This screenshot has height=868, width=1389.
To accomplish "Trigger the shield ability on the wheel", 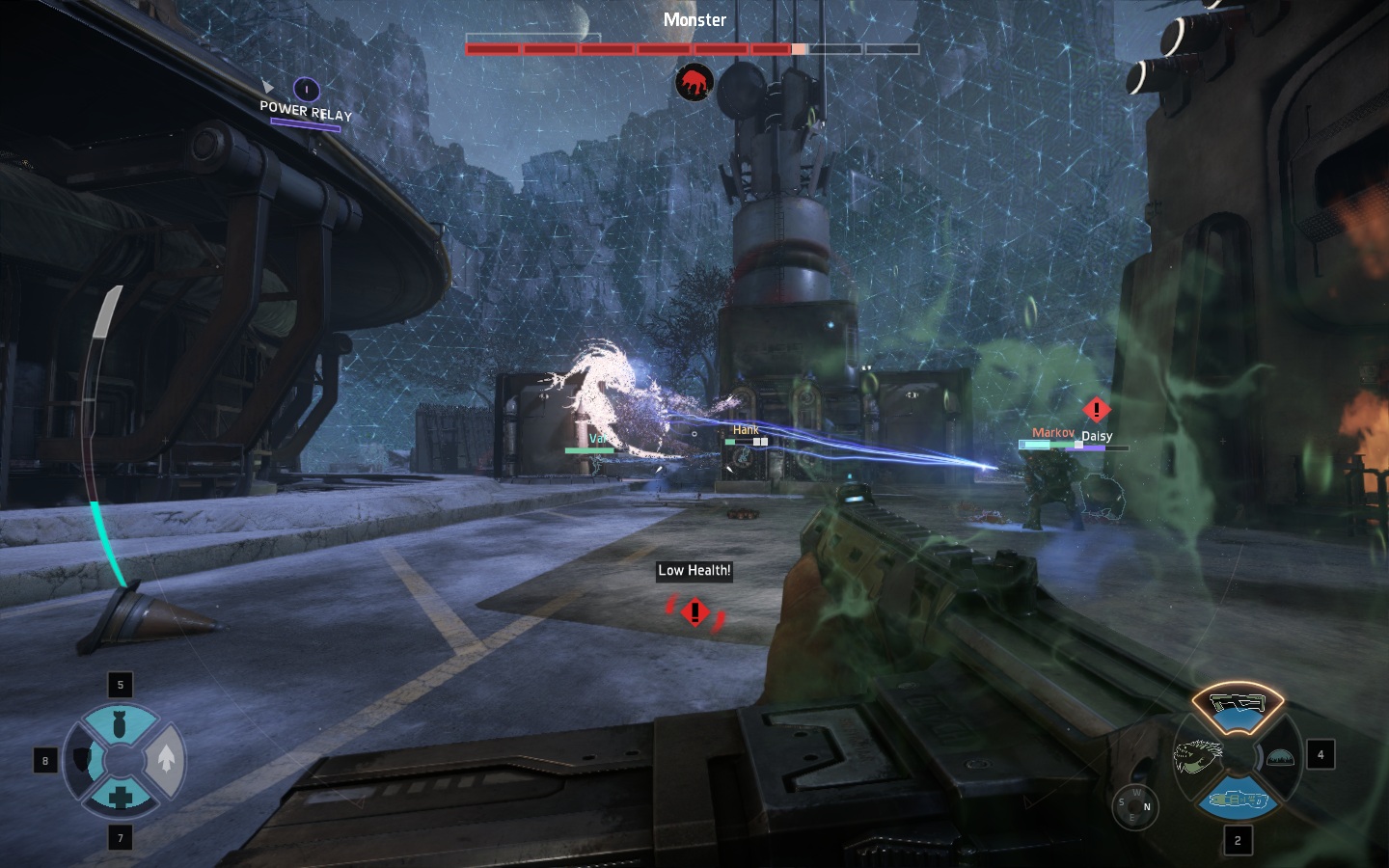I will tap(83, 761).
